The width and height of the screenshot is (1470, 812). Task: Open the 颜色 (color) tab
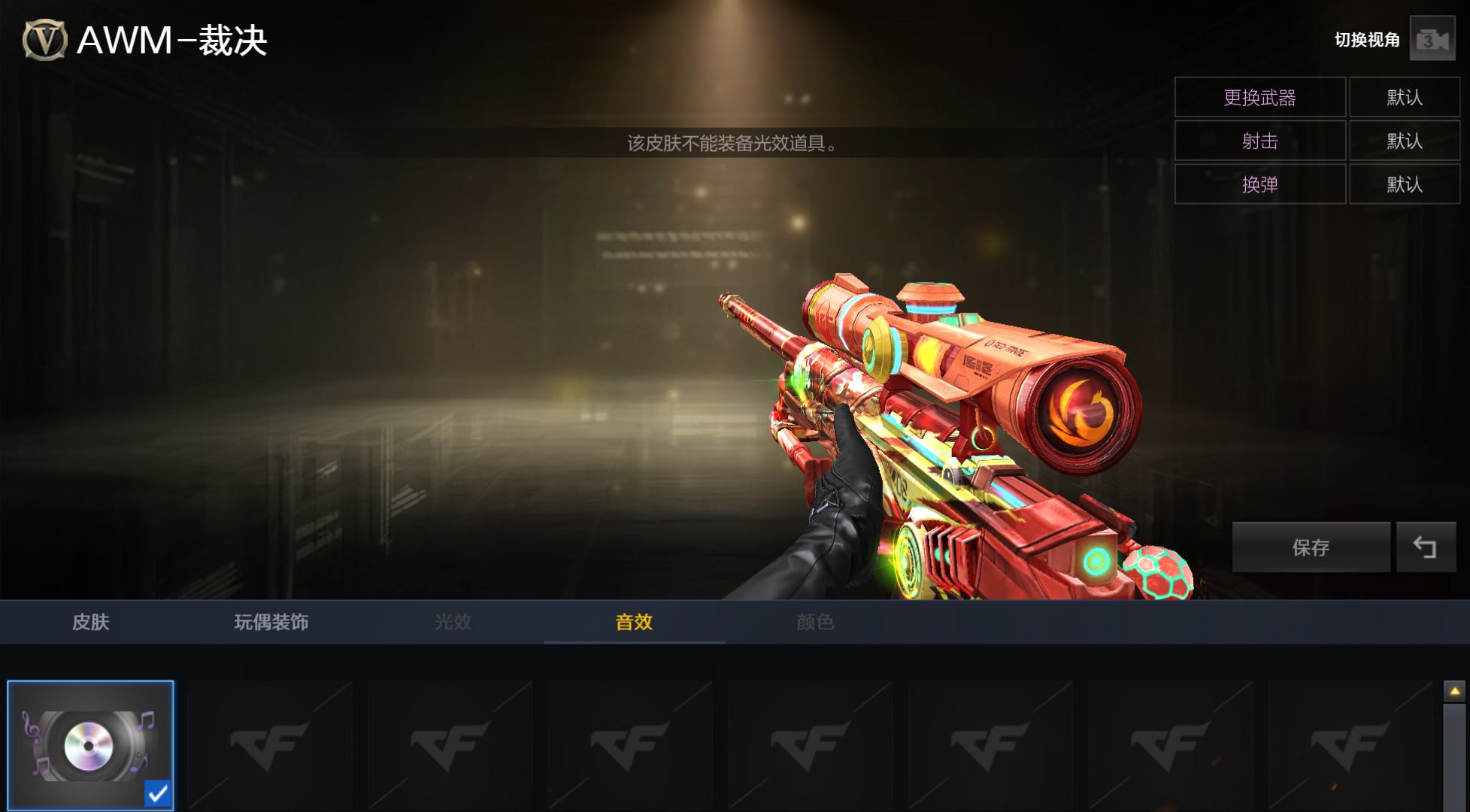click(815, 622)
